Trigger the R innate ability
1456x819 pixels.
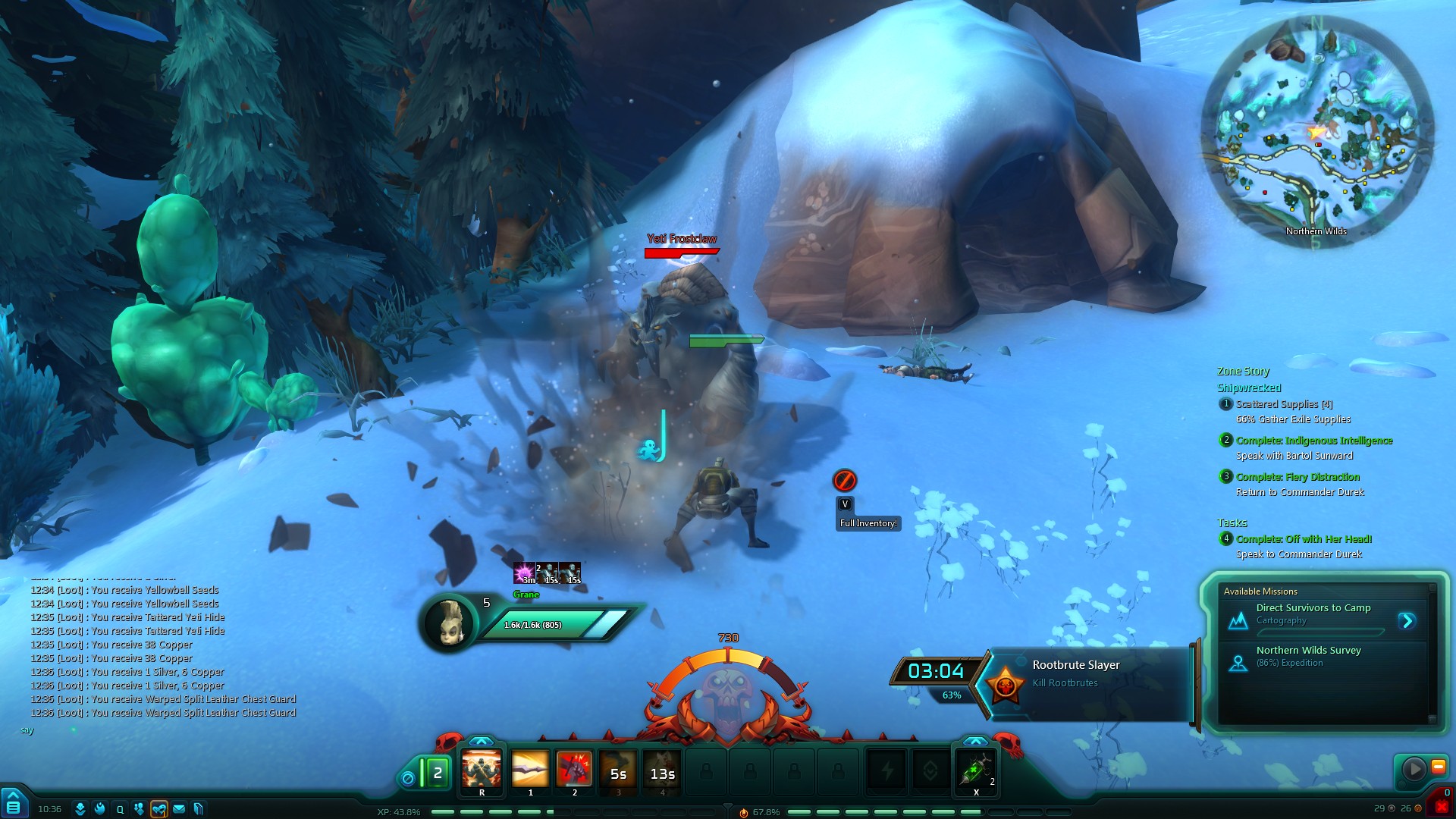pos(482,771)
